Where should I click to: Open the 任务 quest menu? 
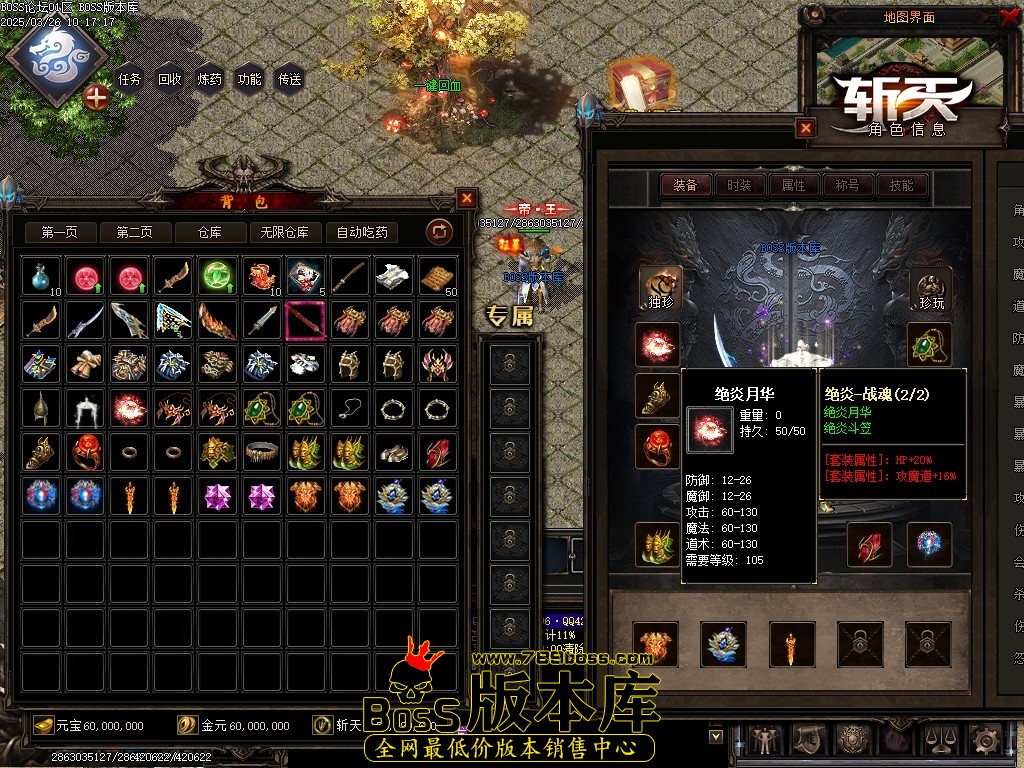point(130,80)
